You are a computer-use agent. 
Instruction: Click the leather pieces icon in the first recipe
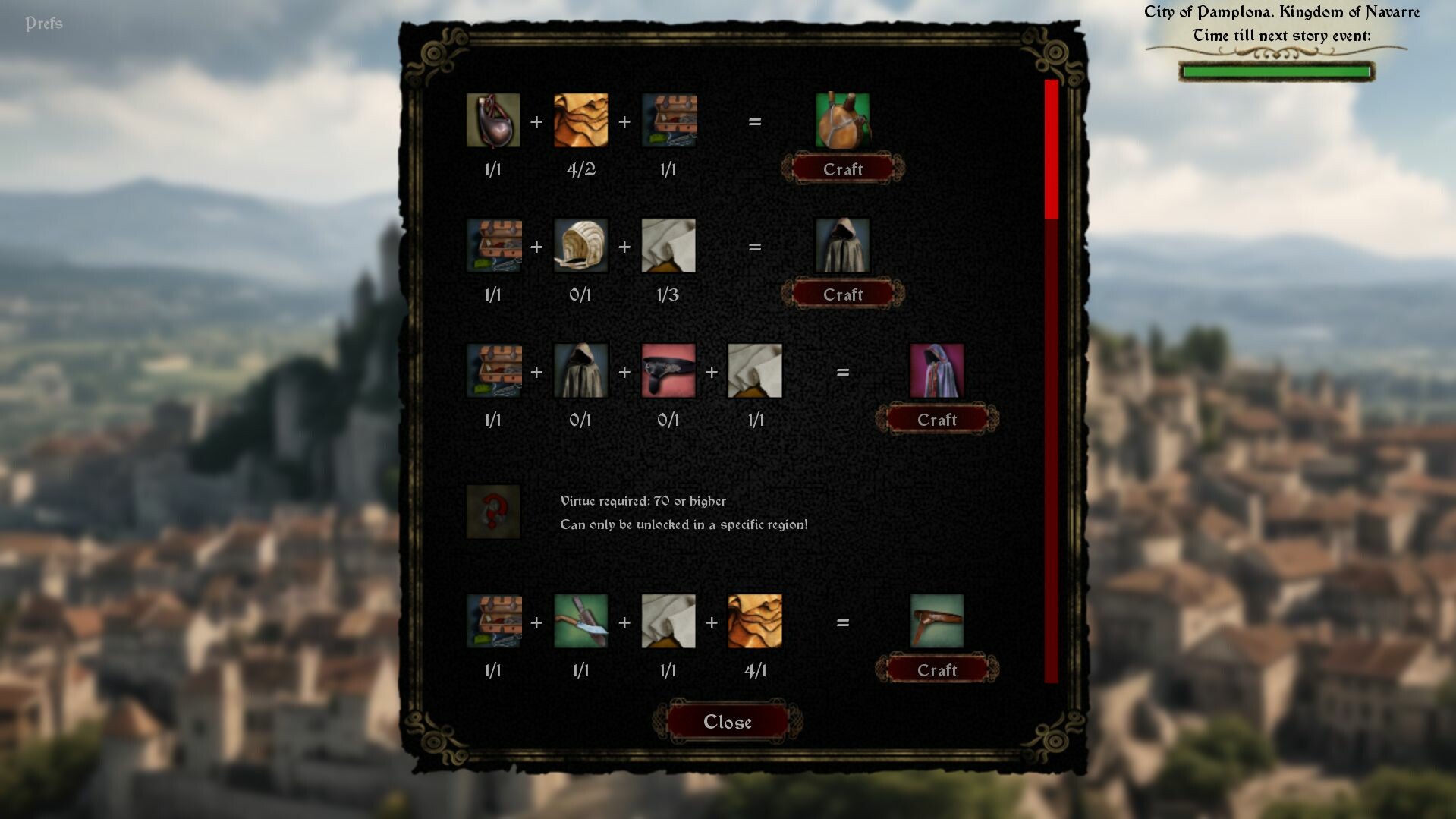point(580,121)
